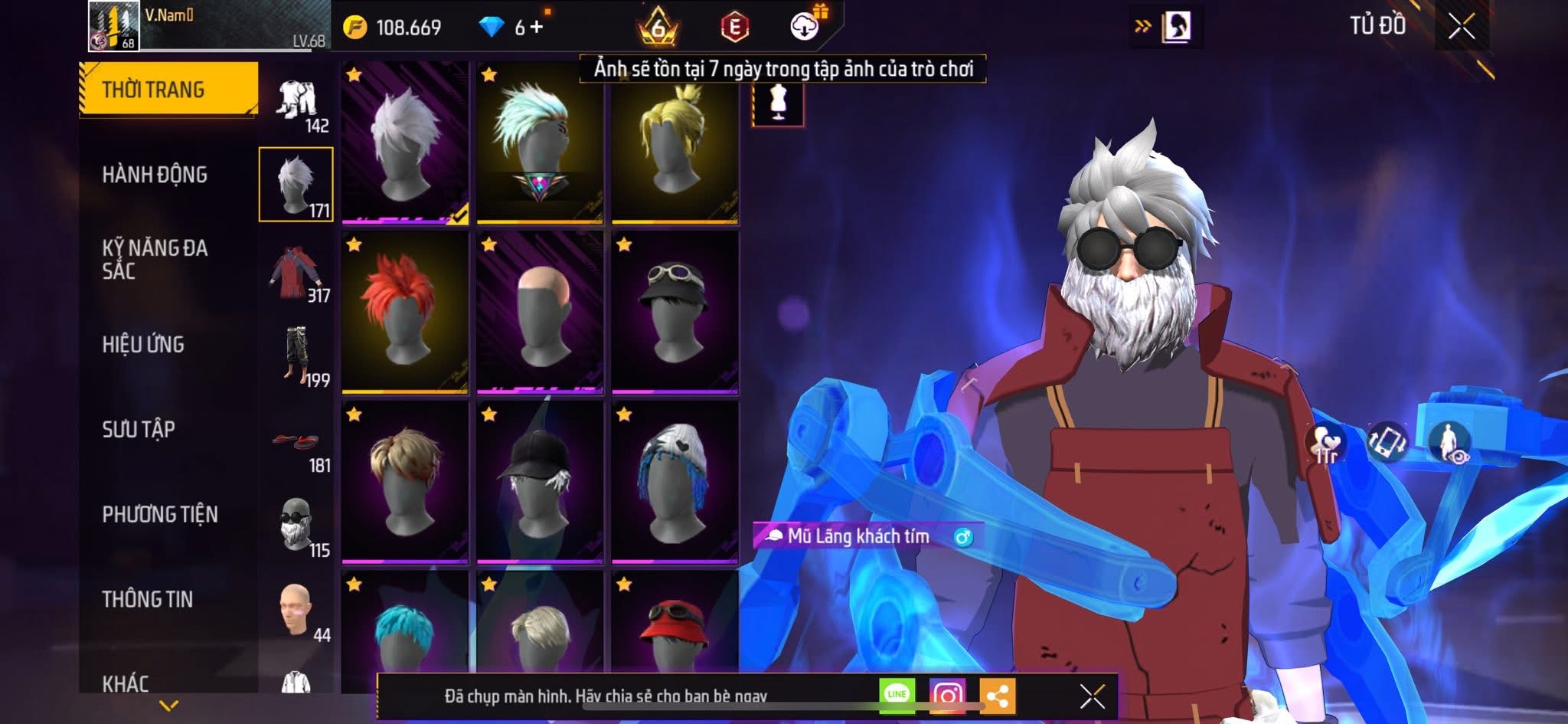
Task: Close the Tủ Đồ wardrobe screen
Action: [1461, 27]
